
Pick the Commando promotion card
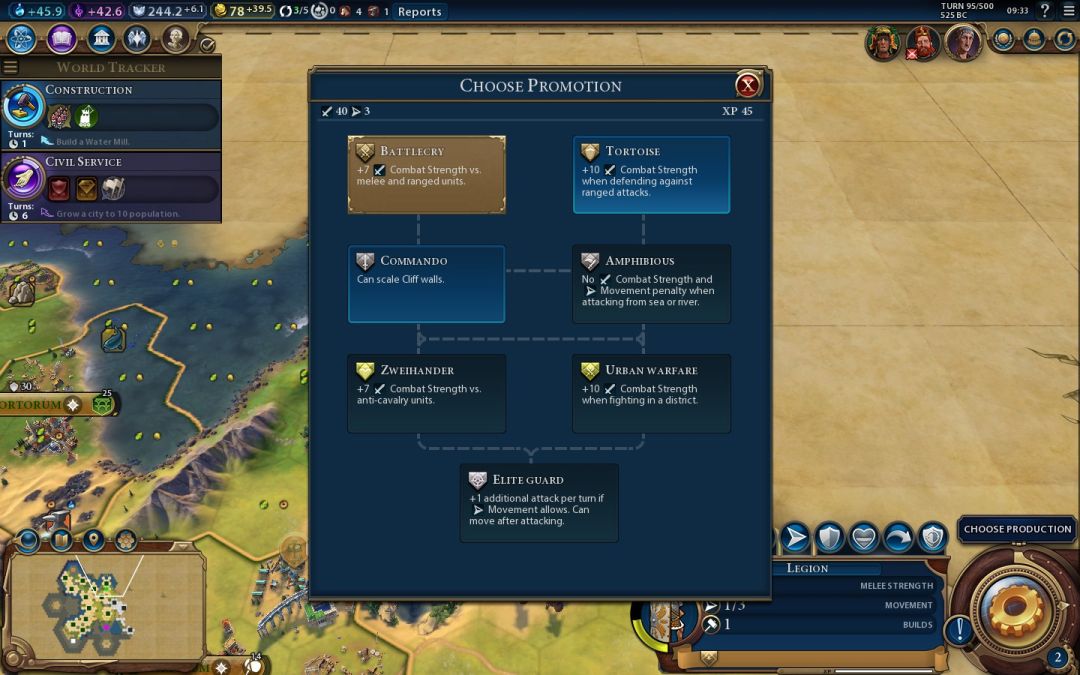point(426,284)
